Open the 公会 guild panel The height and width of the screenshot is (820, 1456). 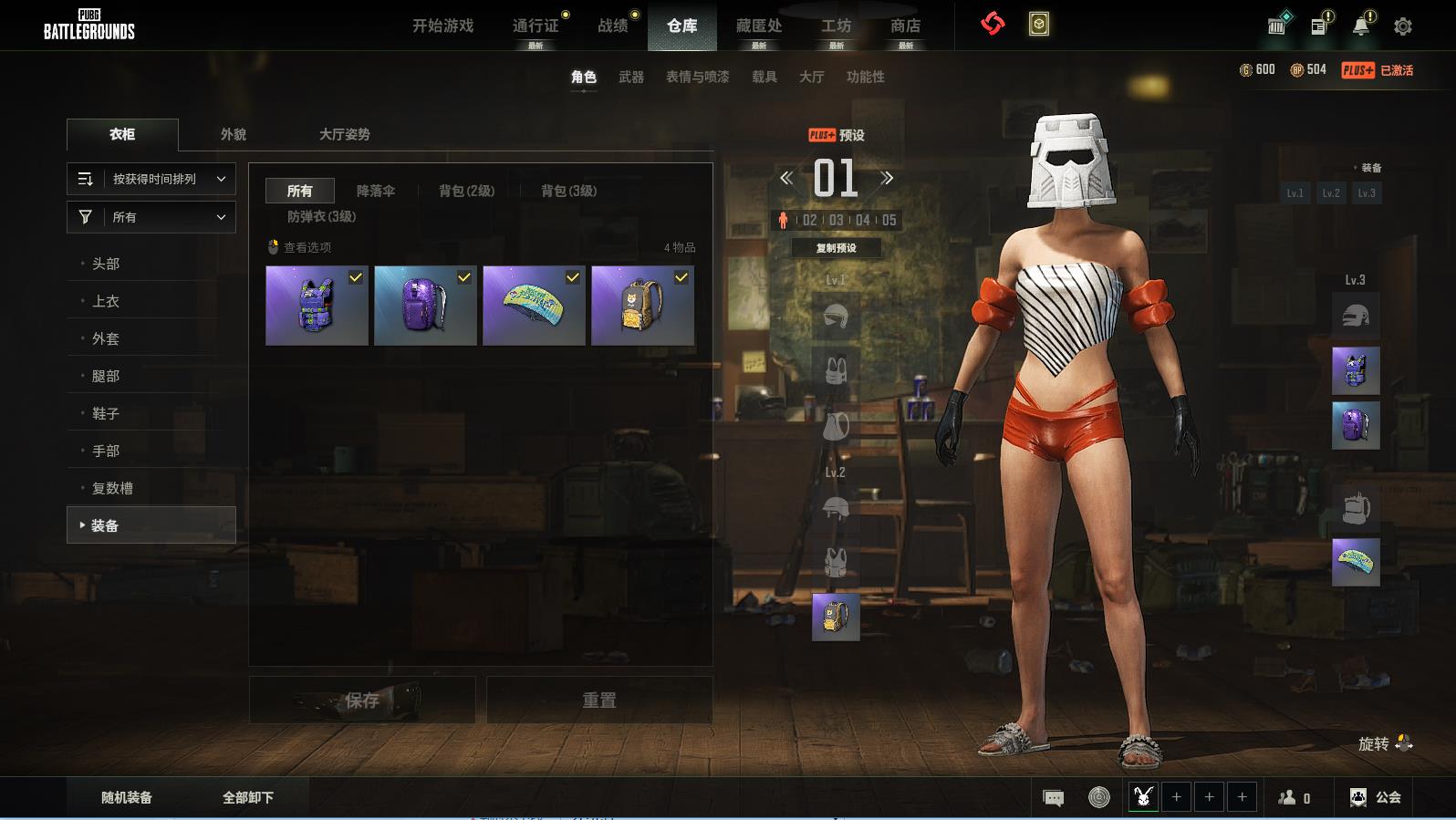point(1376,797)
